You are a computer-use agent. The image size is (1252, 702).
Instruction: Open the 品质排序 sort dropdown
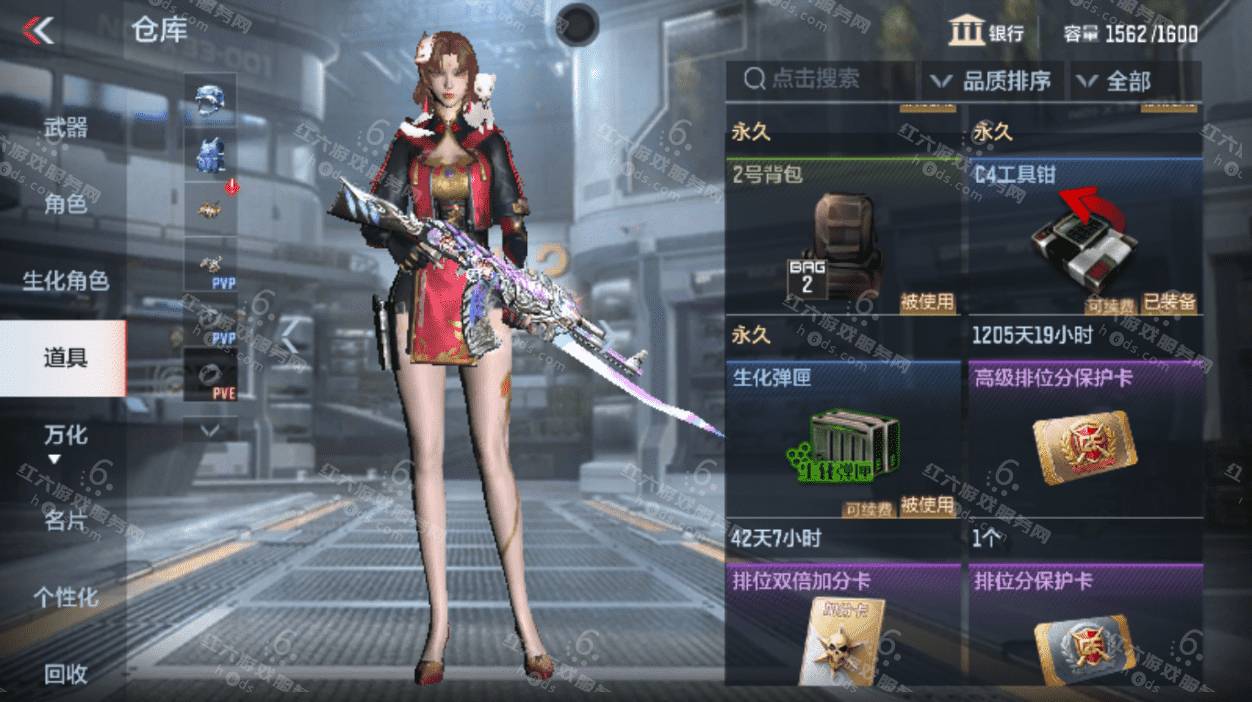click(x=991, y=81)
